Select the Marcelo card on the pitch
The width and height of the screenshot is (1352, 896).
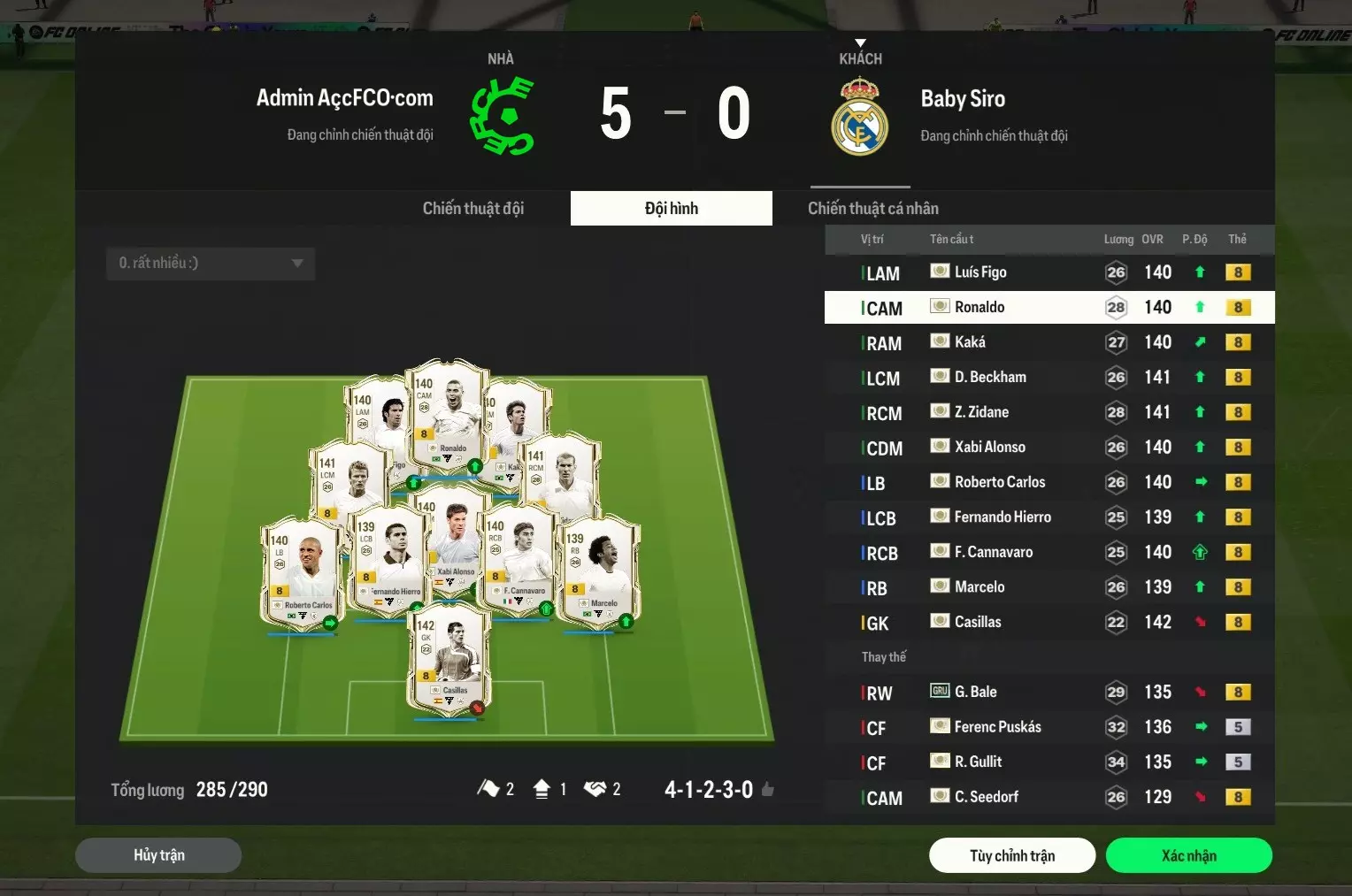click(599, 573)
